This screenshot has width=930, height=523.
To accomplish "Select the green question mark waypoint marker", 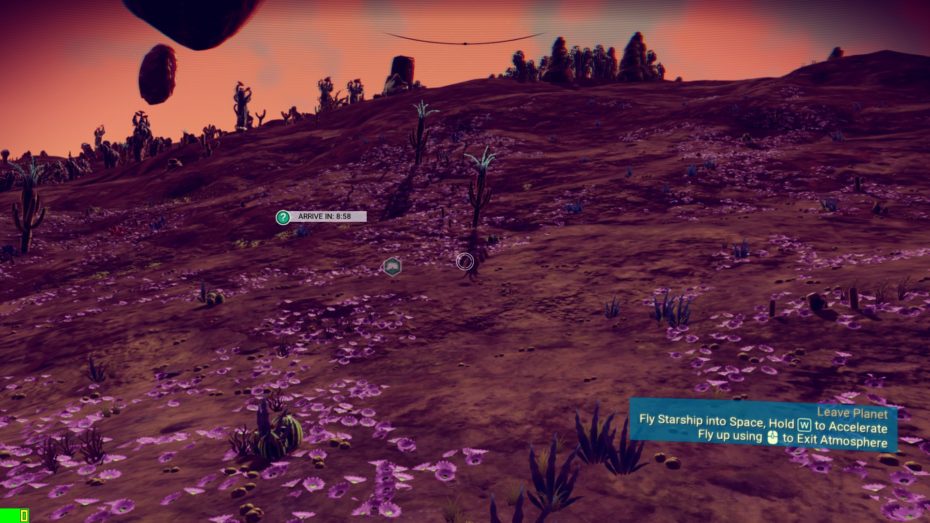I will click(x=283, y=217).
